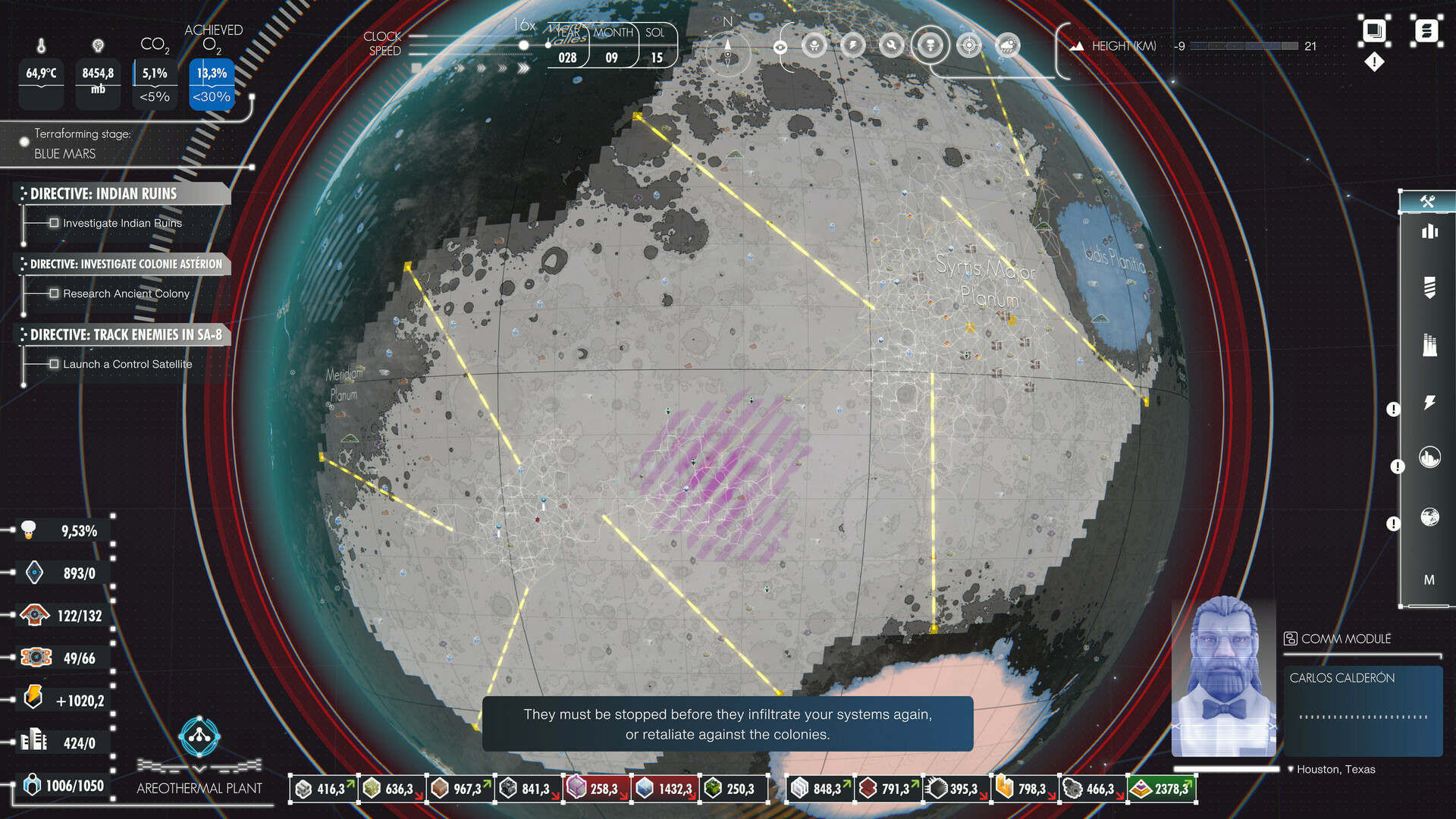This screenshot has width=1456, height=819.
Task: Open the factory production panel icon
Action: (x=1429, y=343)
